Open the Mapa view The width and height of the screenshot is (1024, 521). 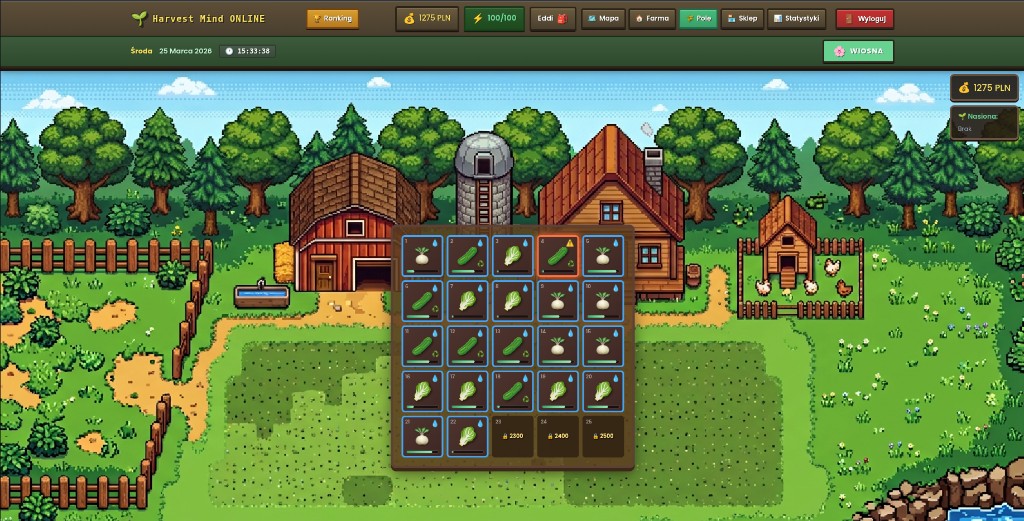601,18
